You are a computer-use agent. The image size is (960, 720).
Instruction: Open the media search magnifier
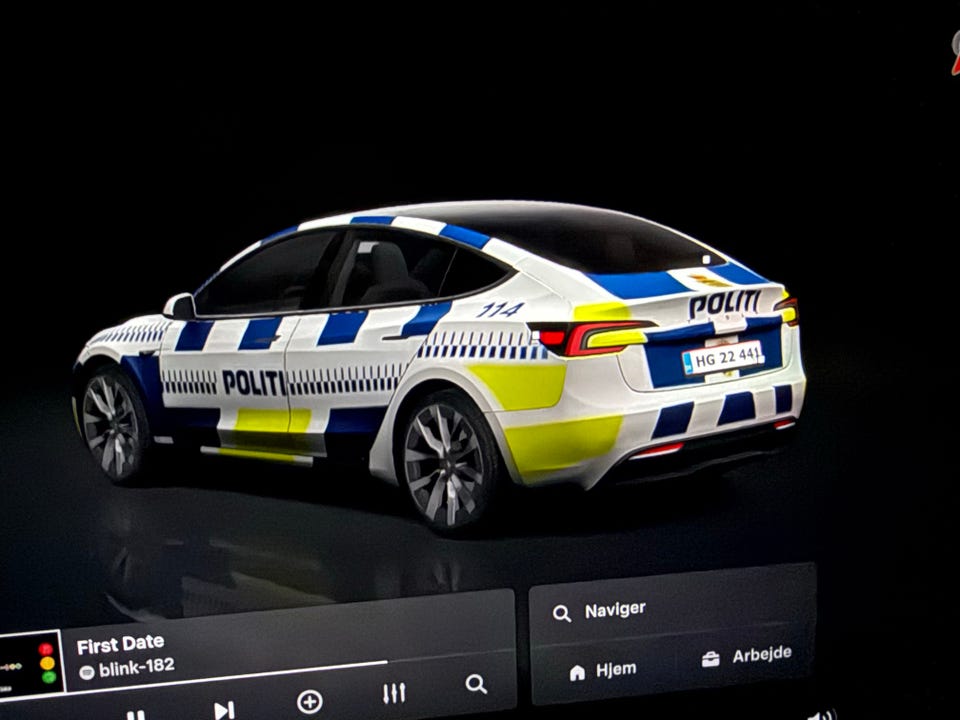point(476,684)
